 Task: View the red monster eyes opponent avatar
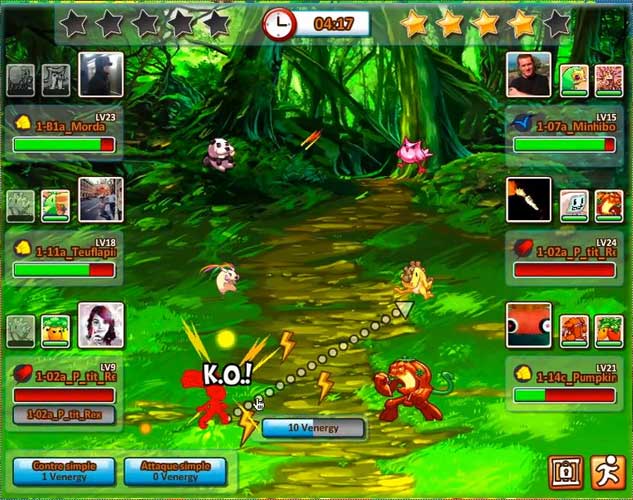point(529,325)
